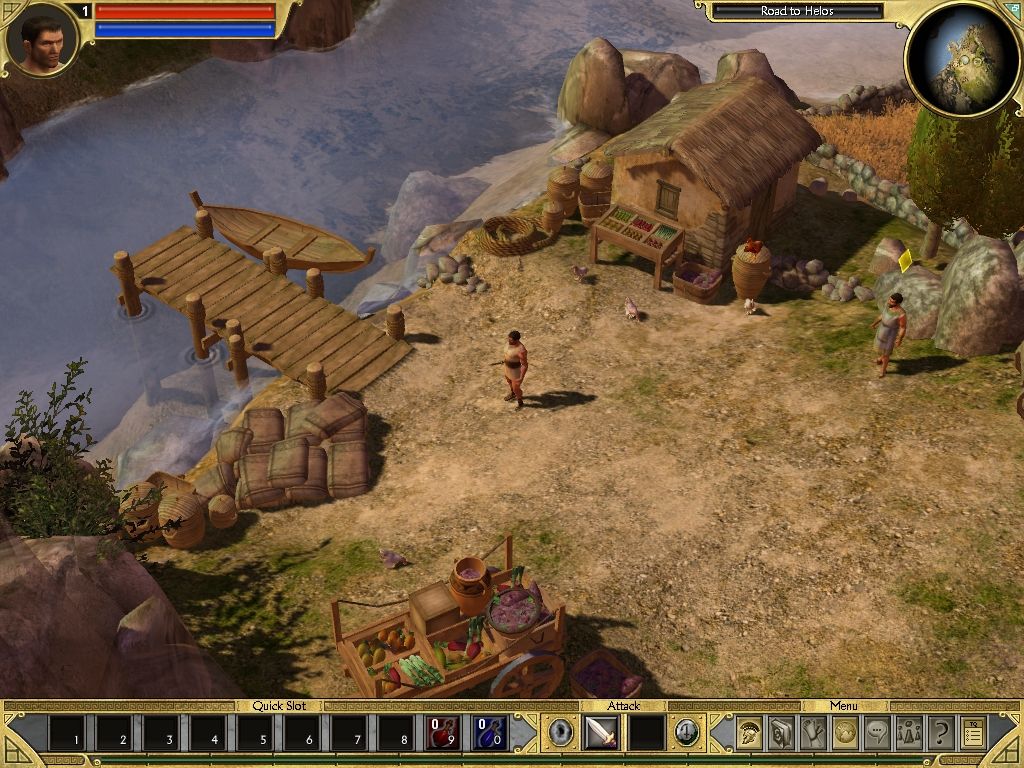The image size is (1024, 768).
Task: Open the inventory glove icon
Action: pos(814,733)
